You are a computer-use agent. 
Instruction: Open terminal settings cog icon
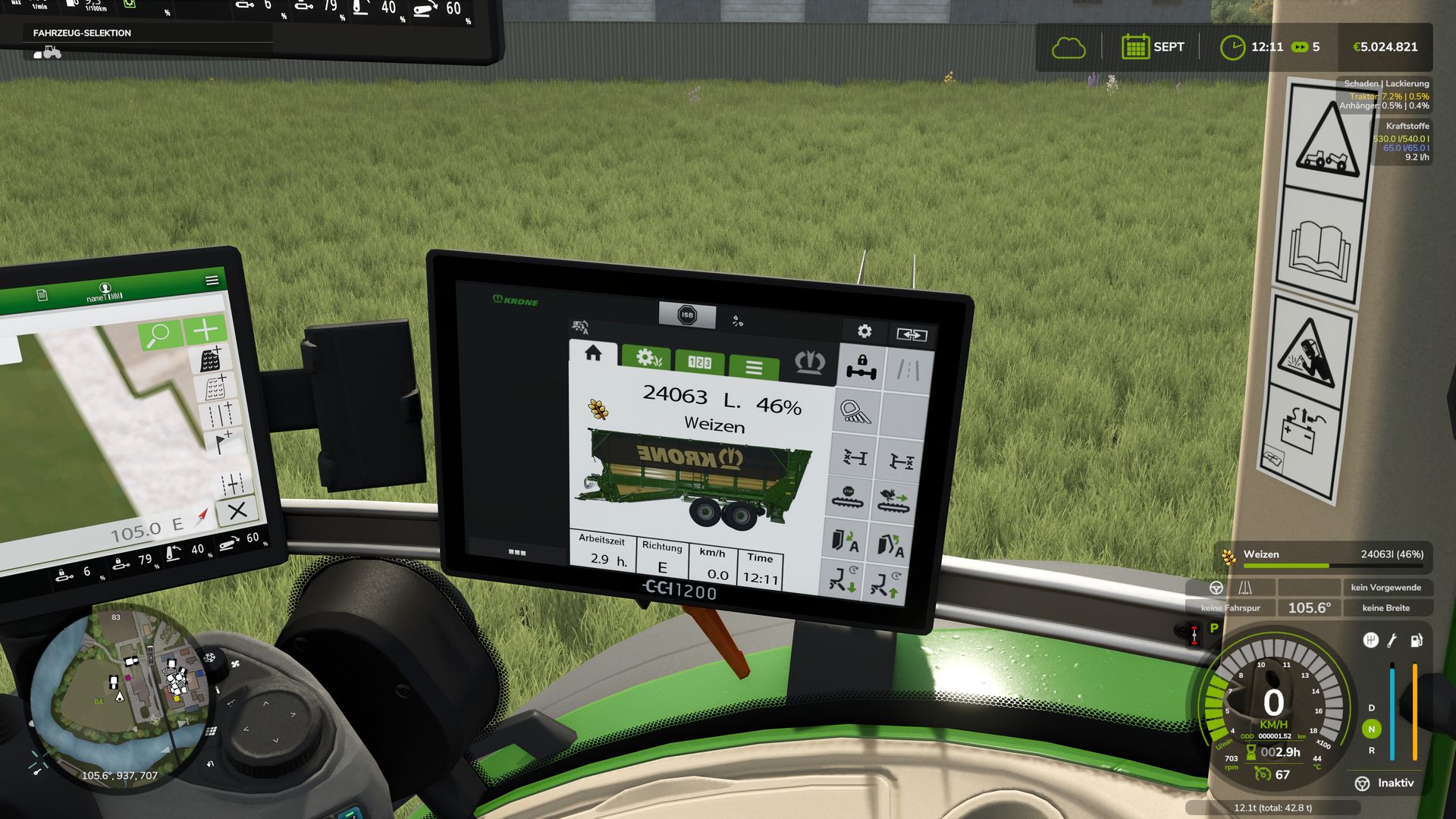point(864,331)
